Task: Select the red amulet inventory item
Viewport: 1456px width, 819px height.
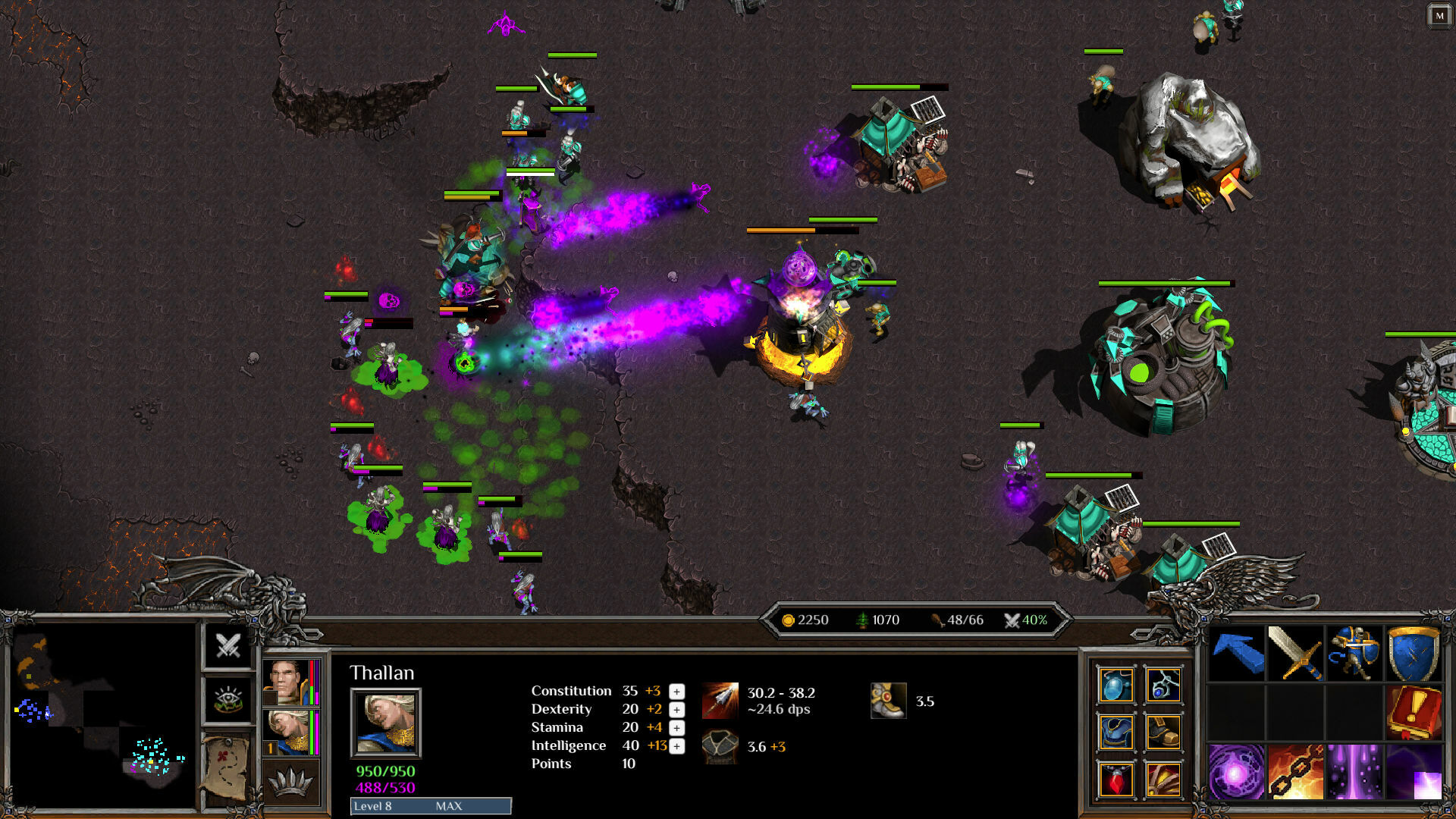Action: pos(1116,780)
